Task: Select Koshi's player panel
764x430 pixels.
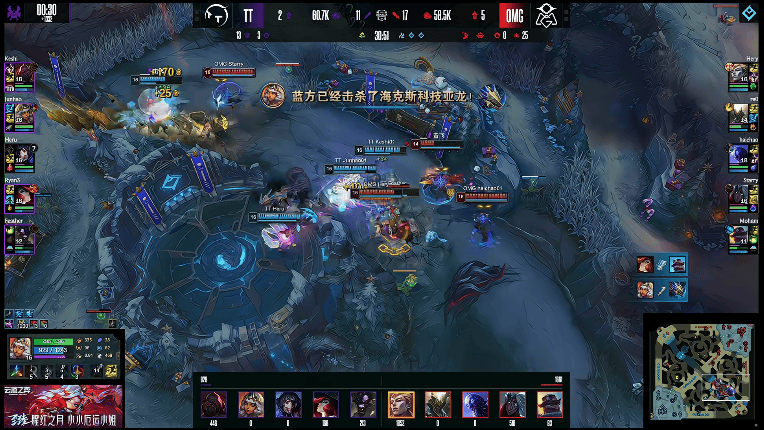Action: point(20,75)
